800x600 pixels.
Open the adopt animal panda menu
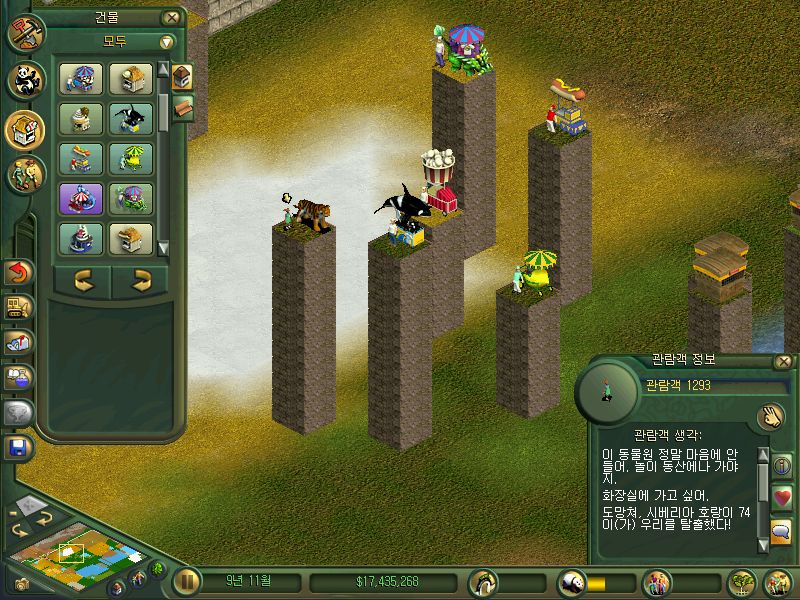[24, 80]
